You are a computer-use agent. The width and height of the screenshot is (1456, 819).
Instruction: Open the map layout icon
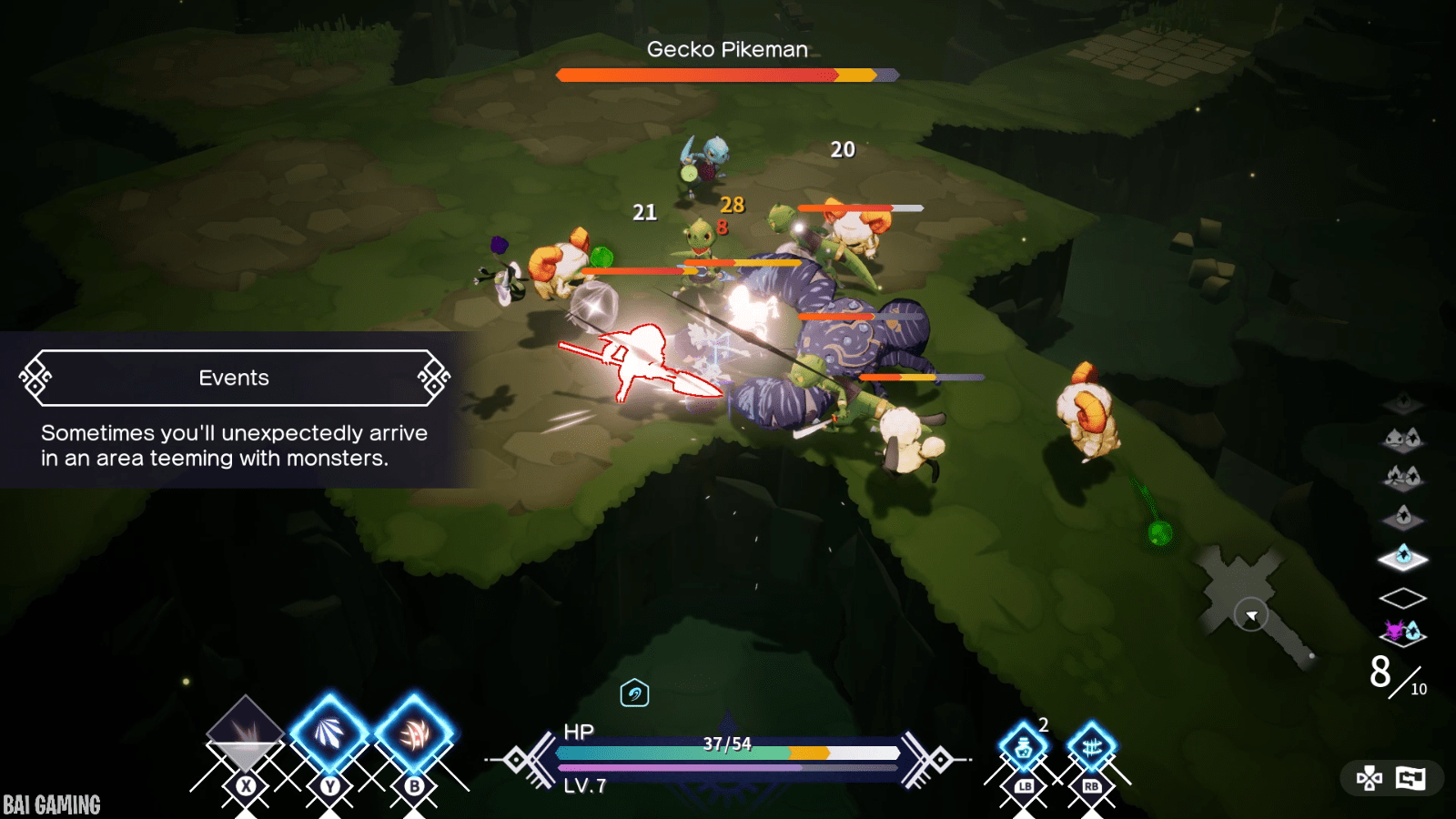1410,778
